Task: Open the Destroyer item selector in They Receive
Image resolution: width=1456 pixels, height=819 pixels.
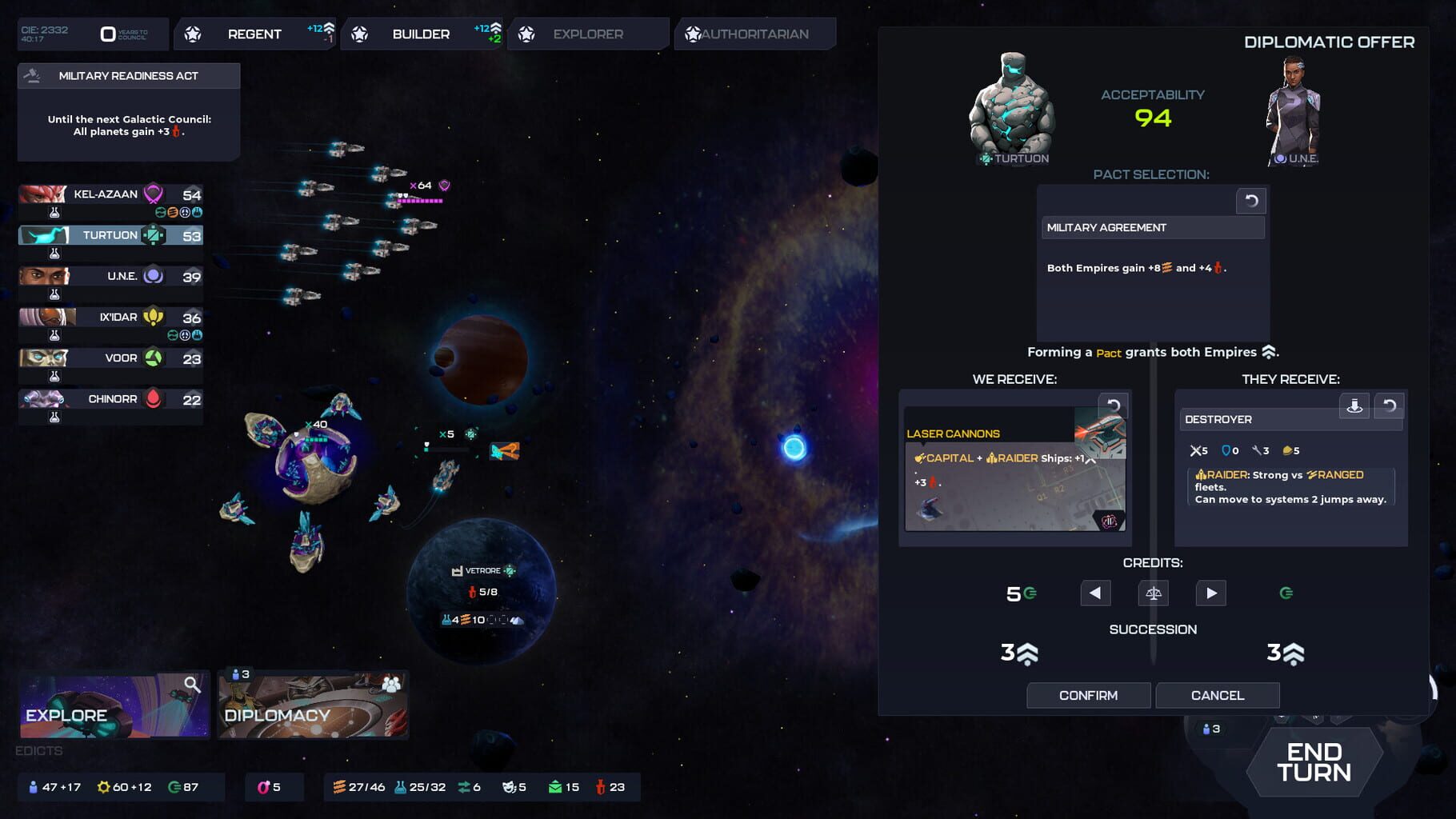Action: click(1290, 419)
